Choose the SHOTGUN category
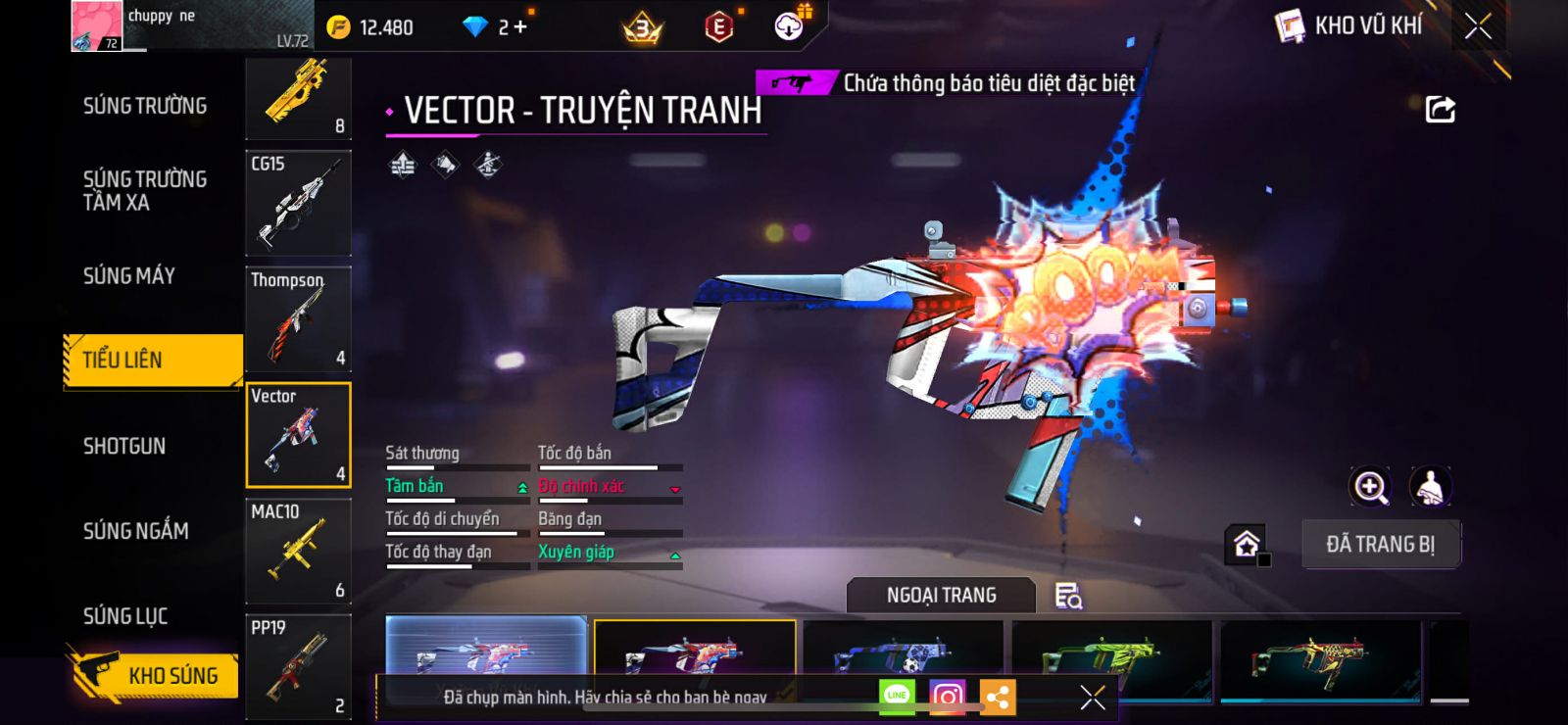This screenshot has width=1568, height=725. click(124, 447)
